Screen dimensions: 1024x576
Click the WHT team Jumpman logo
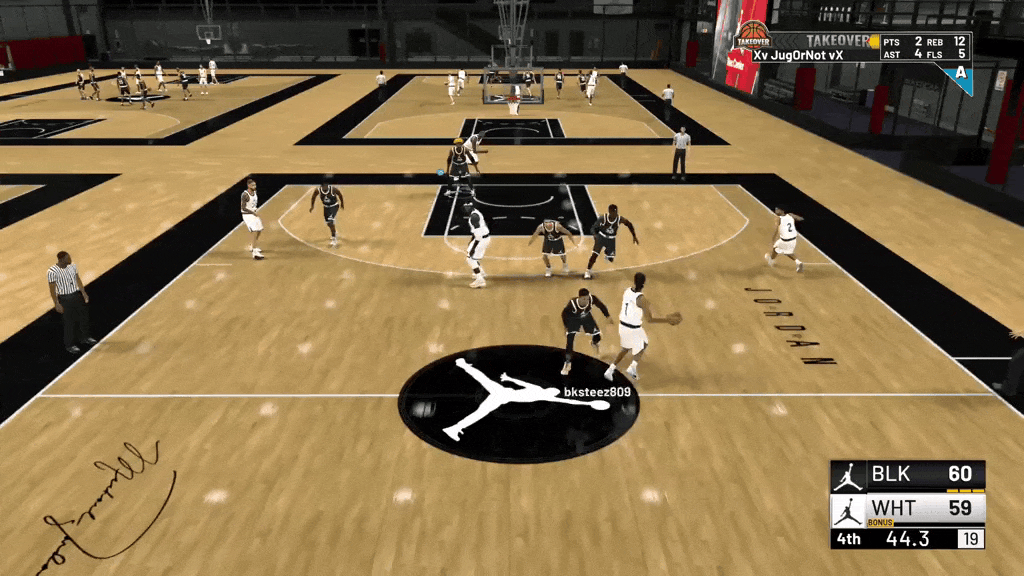point(848,510)
